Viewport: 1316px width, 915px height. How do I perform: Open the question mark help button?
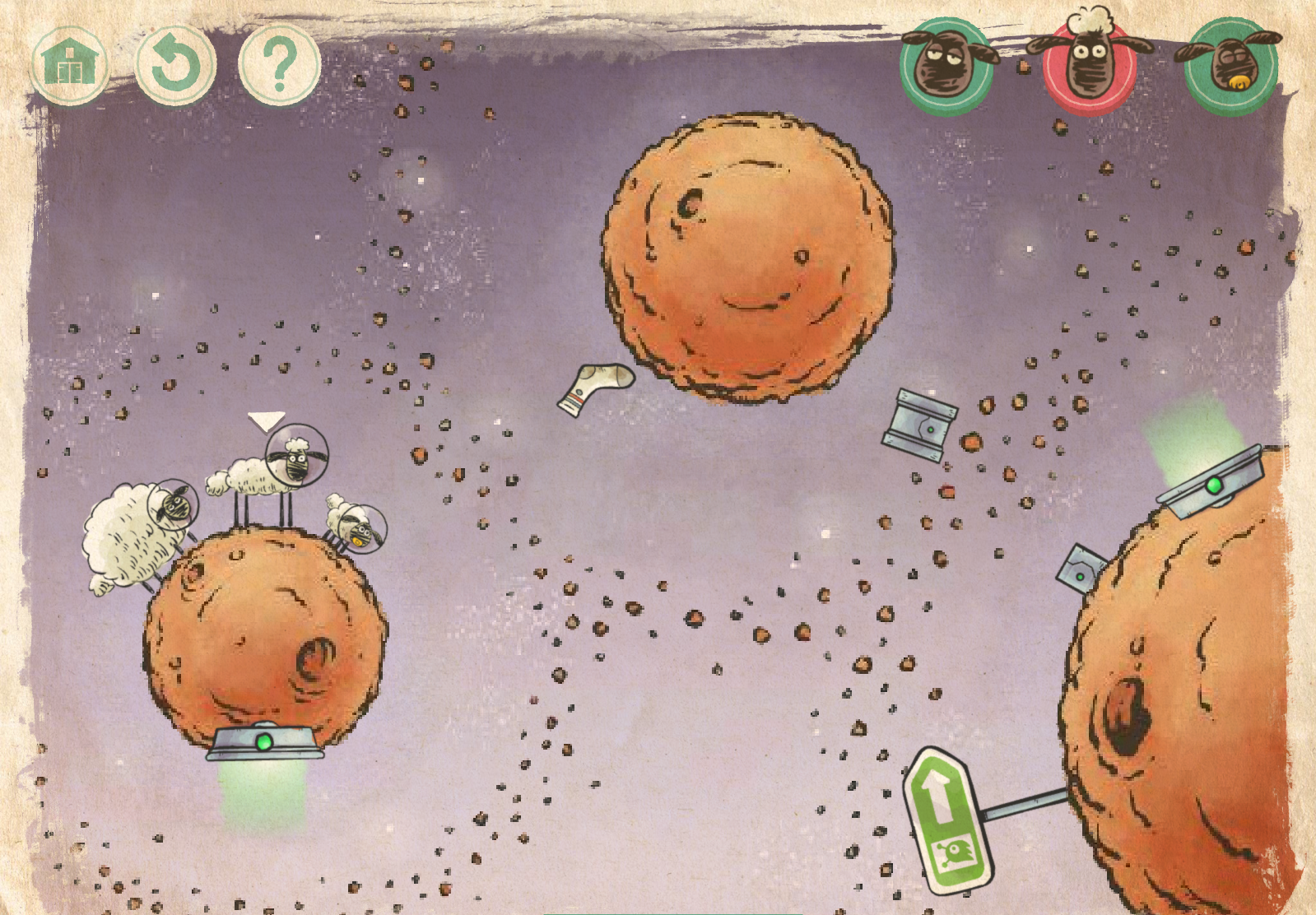[279, 64]
